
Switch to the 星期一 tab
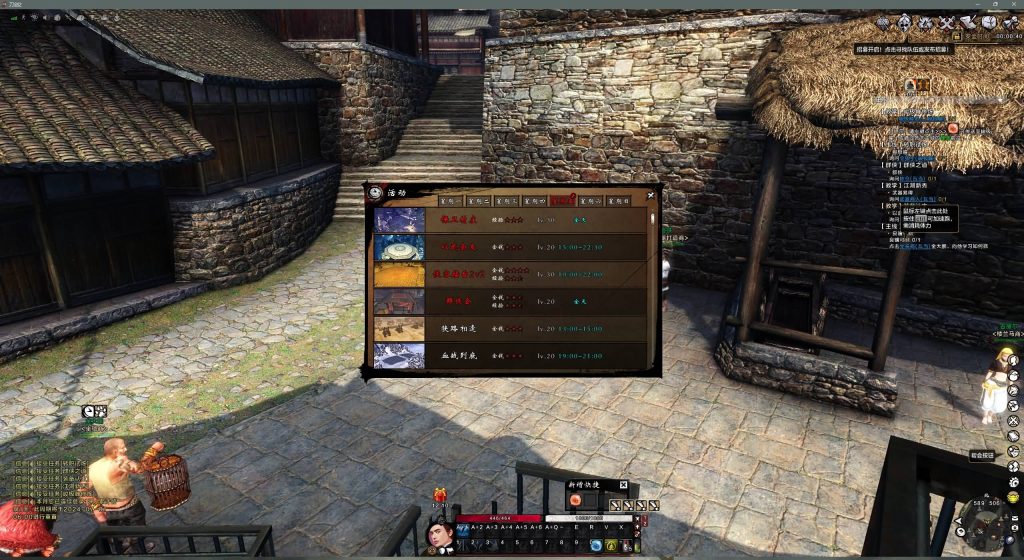tap(449, 201)
